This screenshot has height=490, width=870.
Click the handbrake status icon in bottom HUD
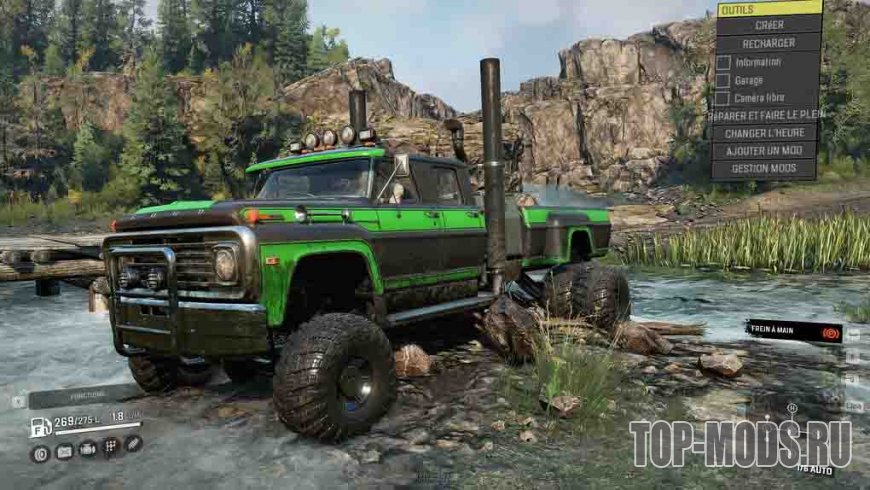tap(41, 453)
